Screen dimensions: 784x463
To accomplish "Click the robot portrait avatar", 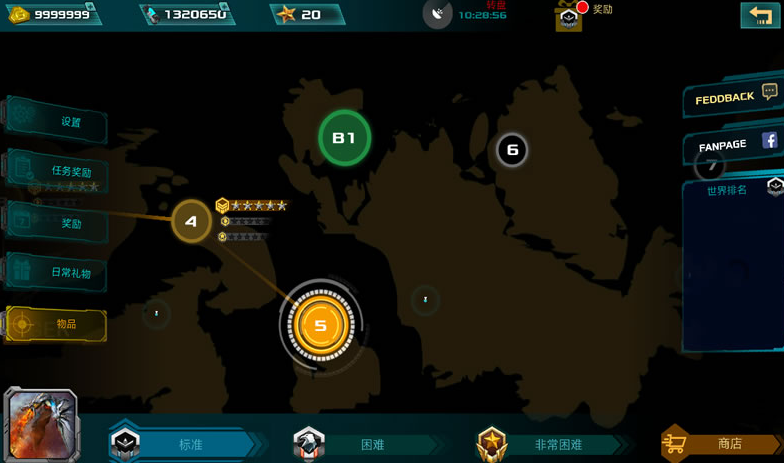I will [41, 424].
